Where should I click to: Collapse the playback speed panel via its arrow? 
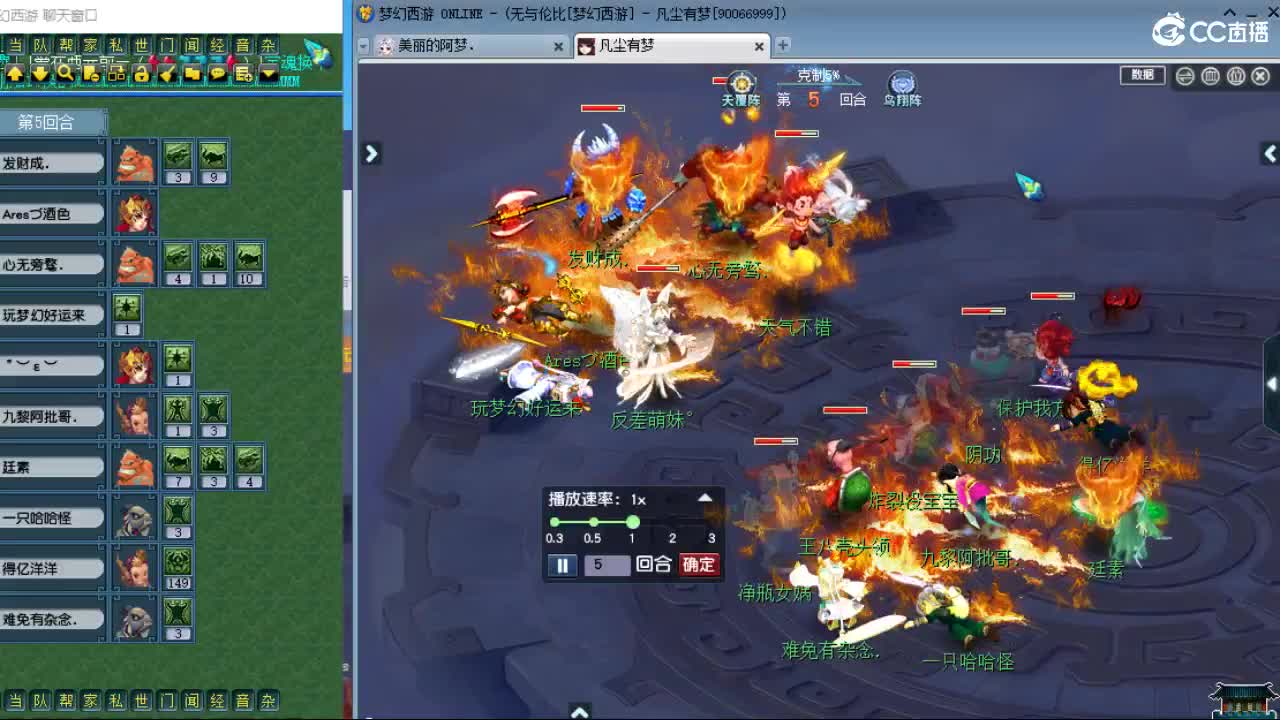[705, 497]
